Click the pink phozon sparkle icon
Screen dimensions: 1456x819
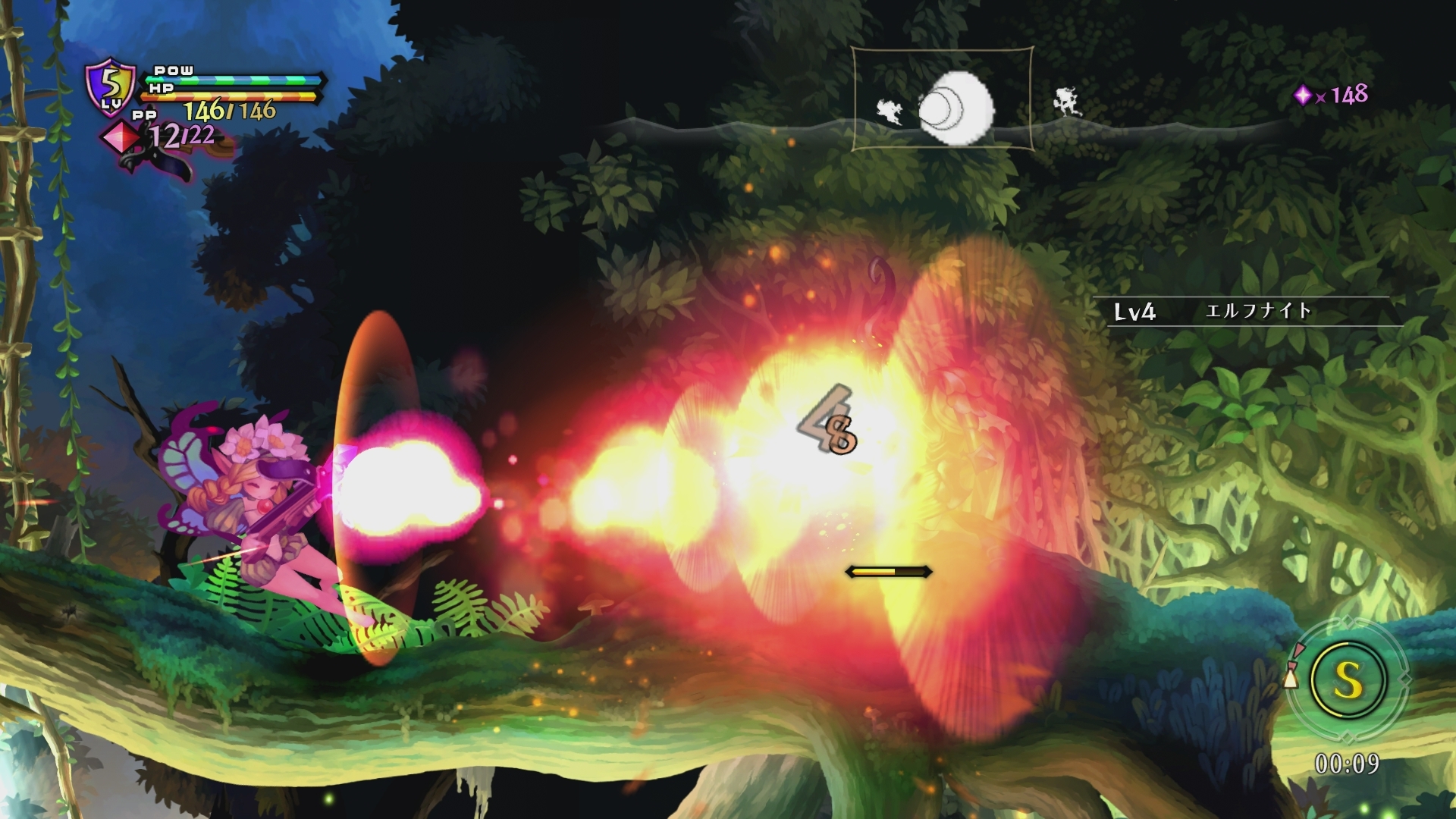[1305, 94]
